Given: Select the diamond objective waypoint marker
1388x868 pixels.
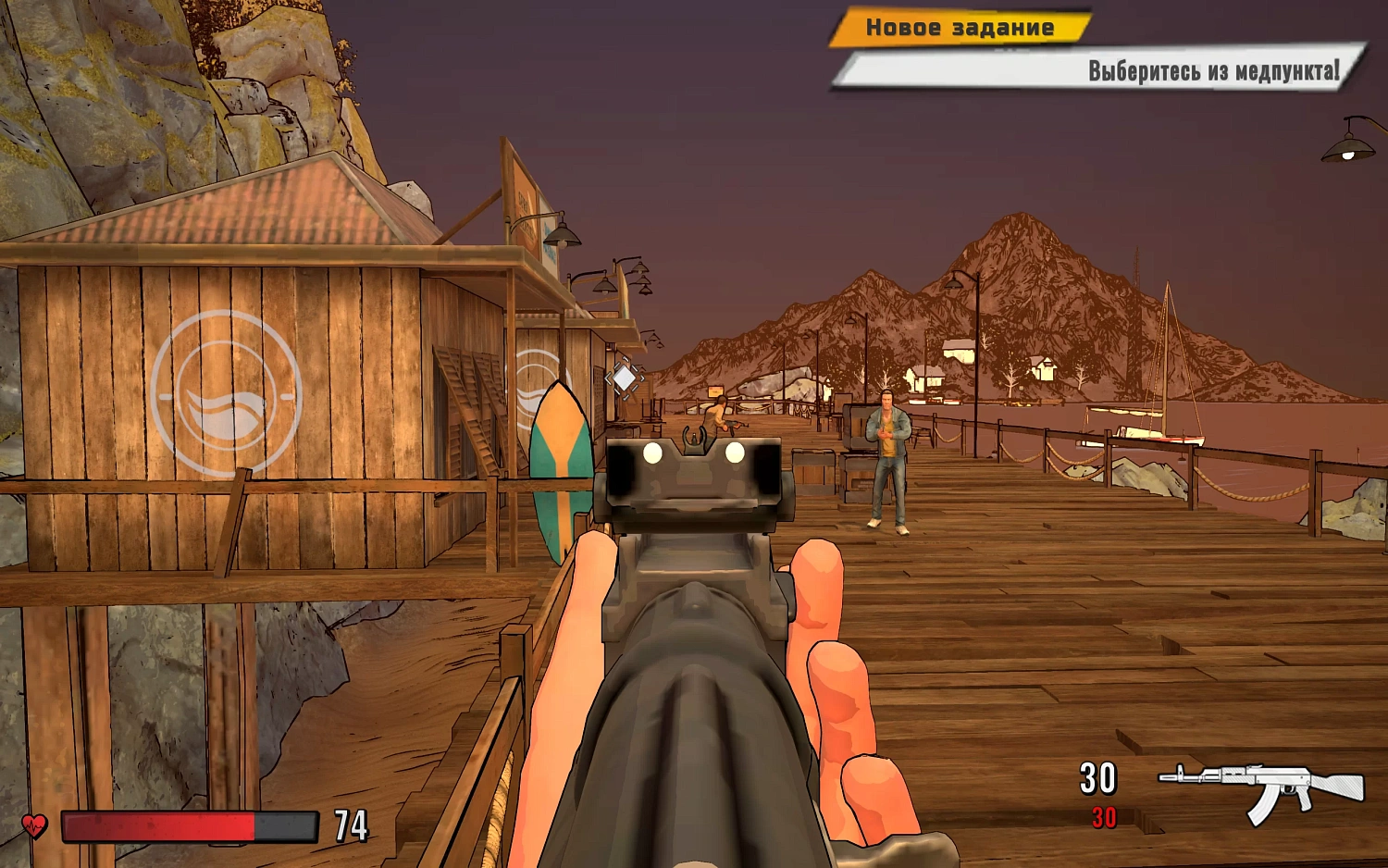Looking at the screenshot, I should pos(625,378).
